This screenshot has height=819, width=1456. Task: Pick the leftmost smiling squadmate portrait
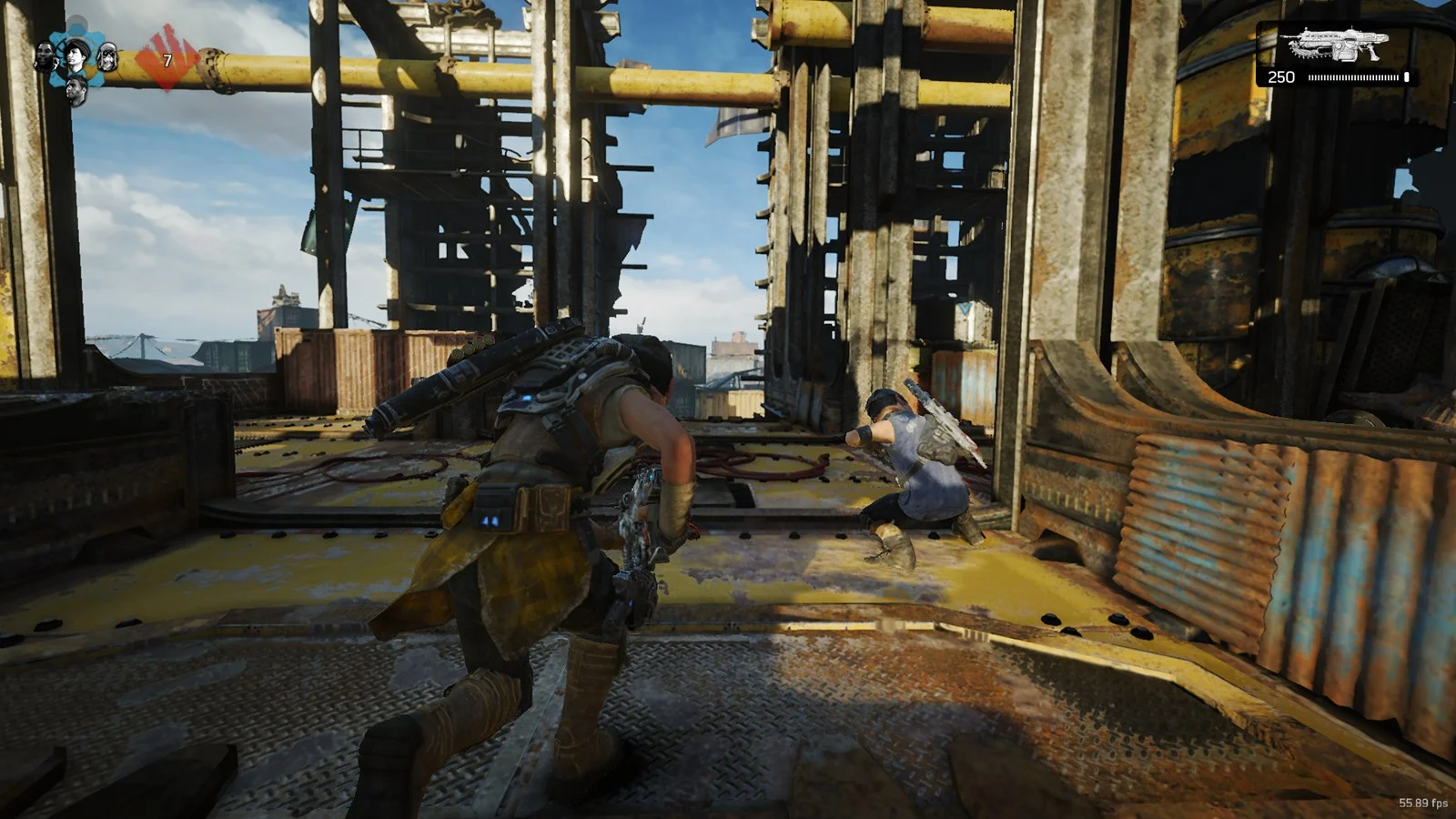point(45,58)
